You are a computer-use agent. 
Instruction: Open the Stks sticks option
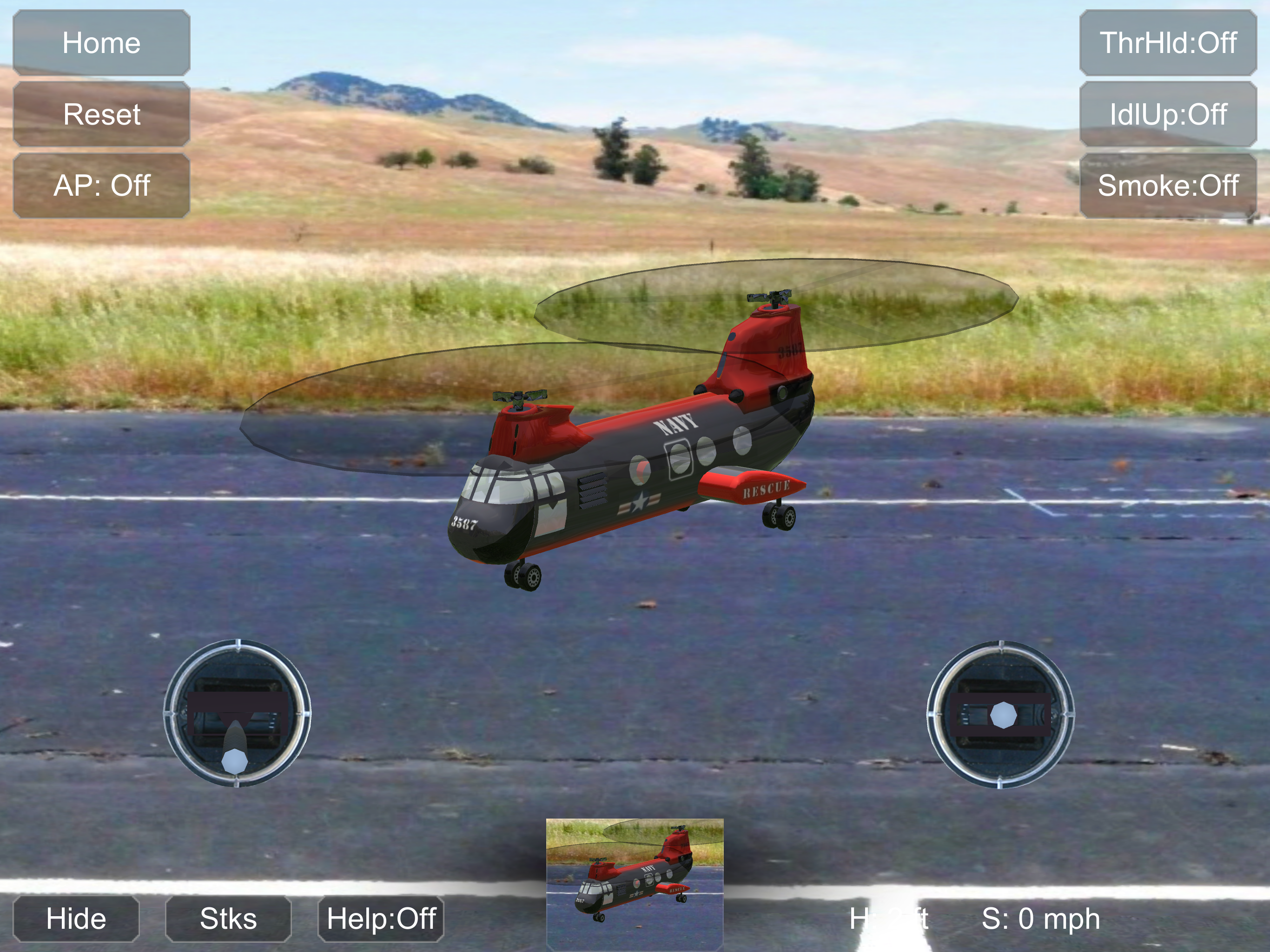(228, 918)
